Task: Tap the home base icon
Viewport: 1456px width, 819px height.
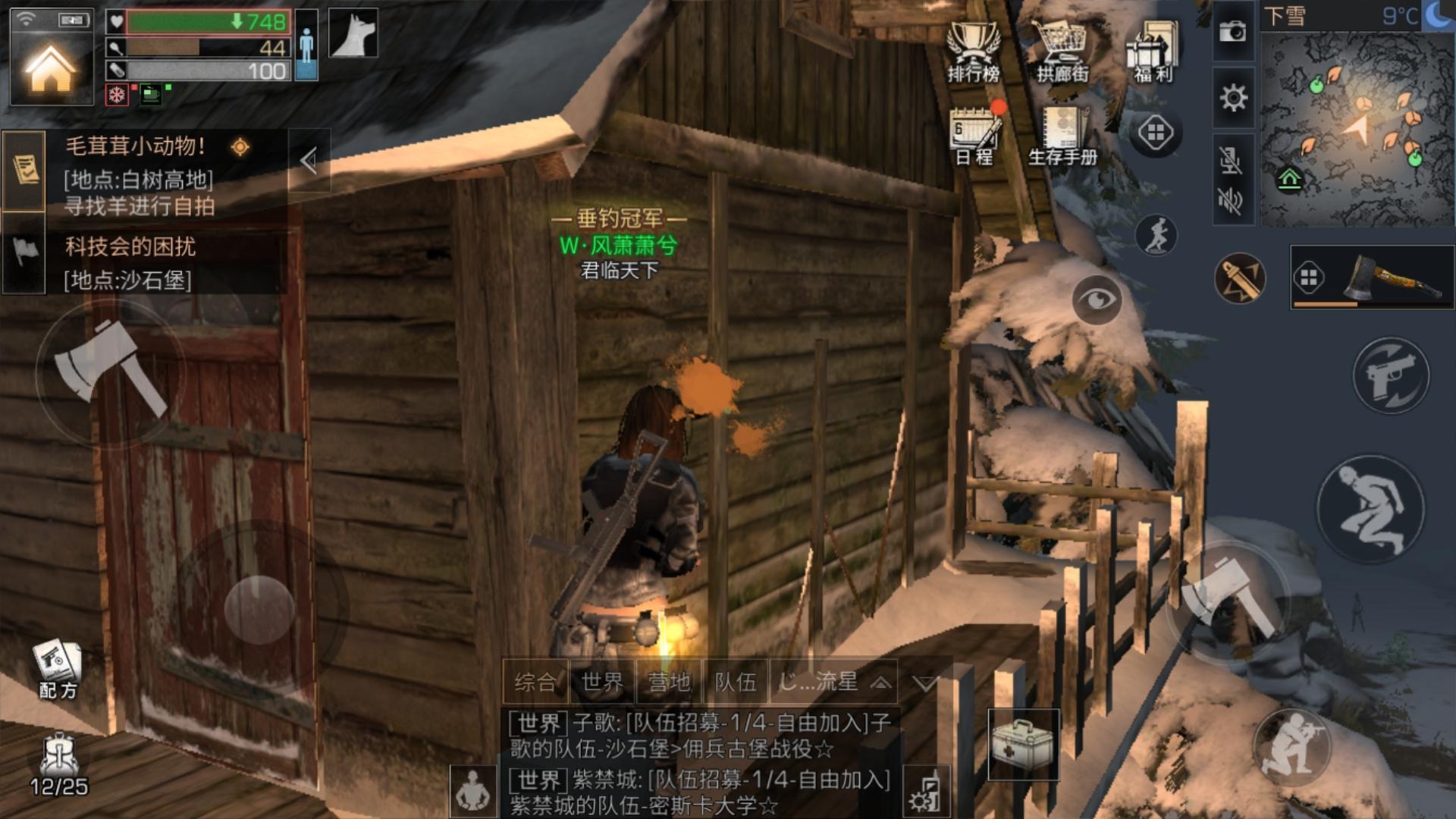Action: pyautogui.click(x=50, y=68)
